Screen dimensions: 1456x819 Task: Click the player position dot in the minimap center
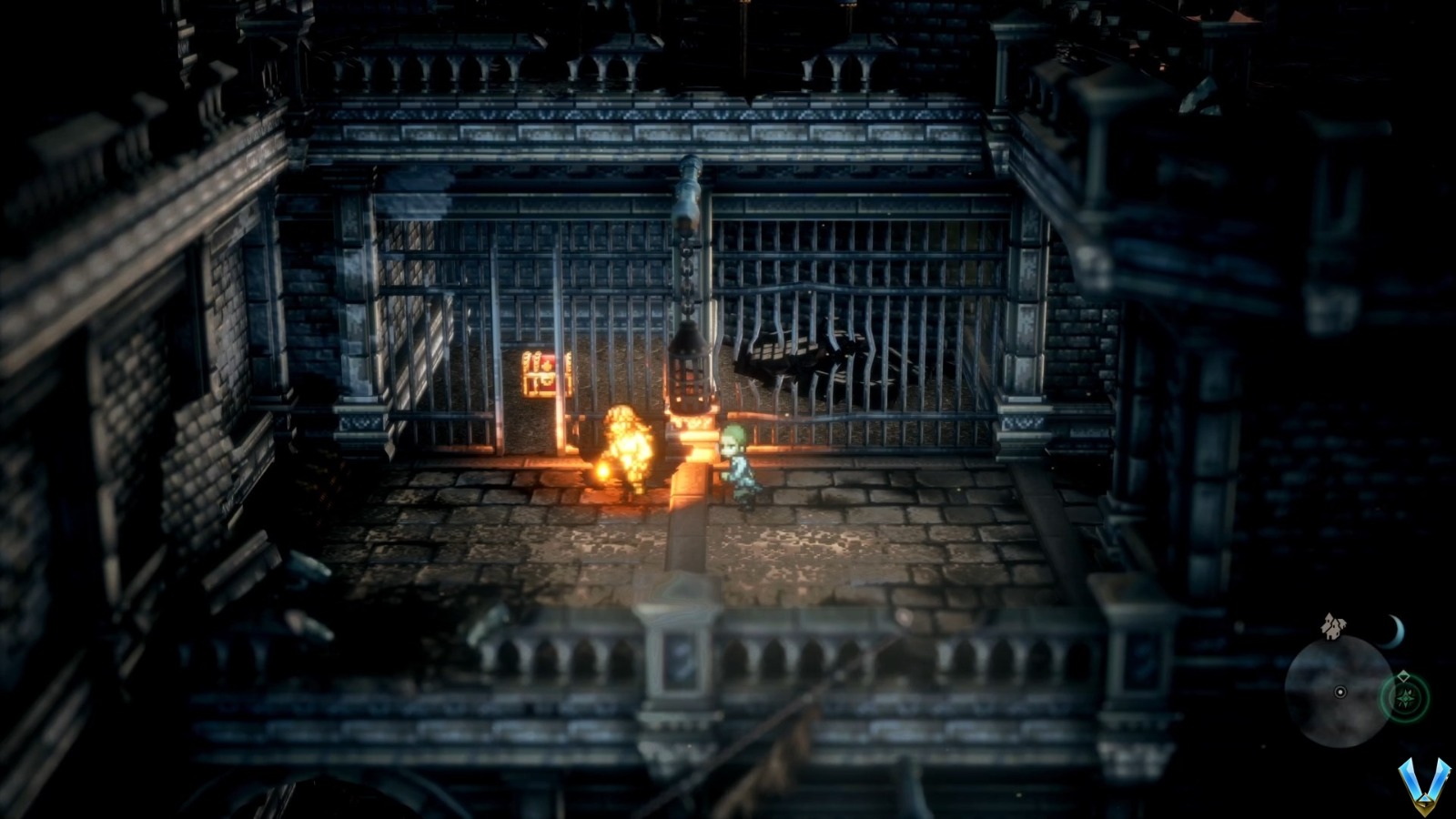tap(1340, 693)
